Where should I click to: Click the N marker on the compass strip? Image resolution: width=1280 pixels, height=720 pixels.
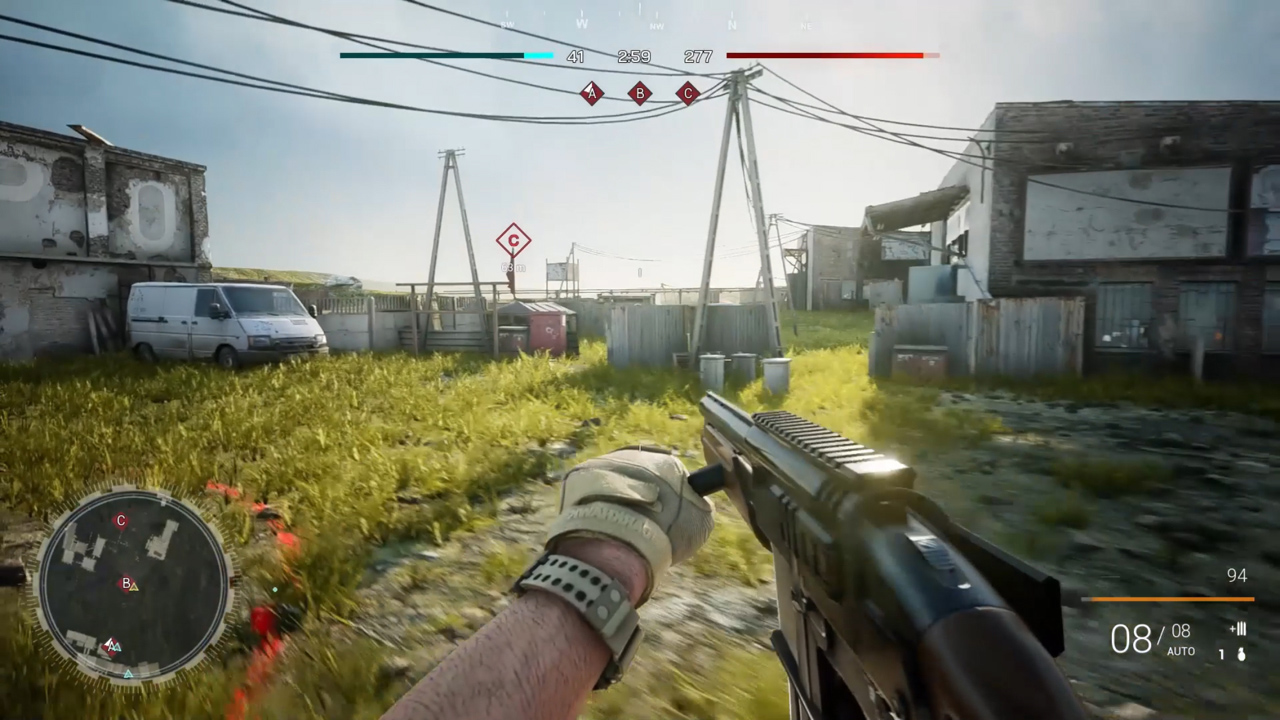(734, 24)
